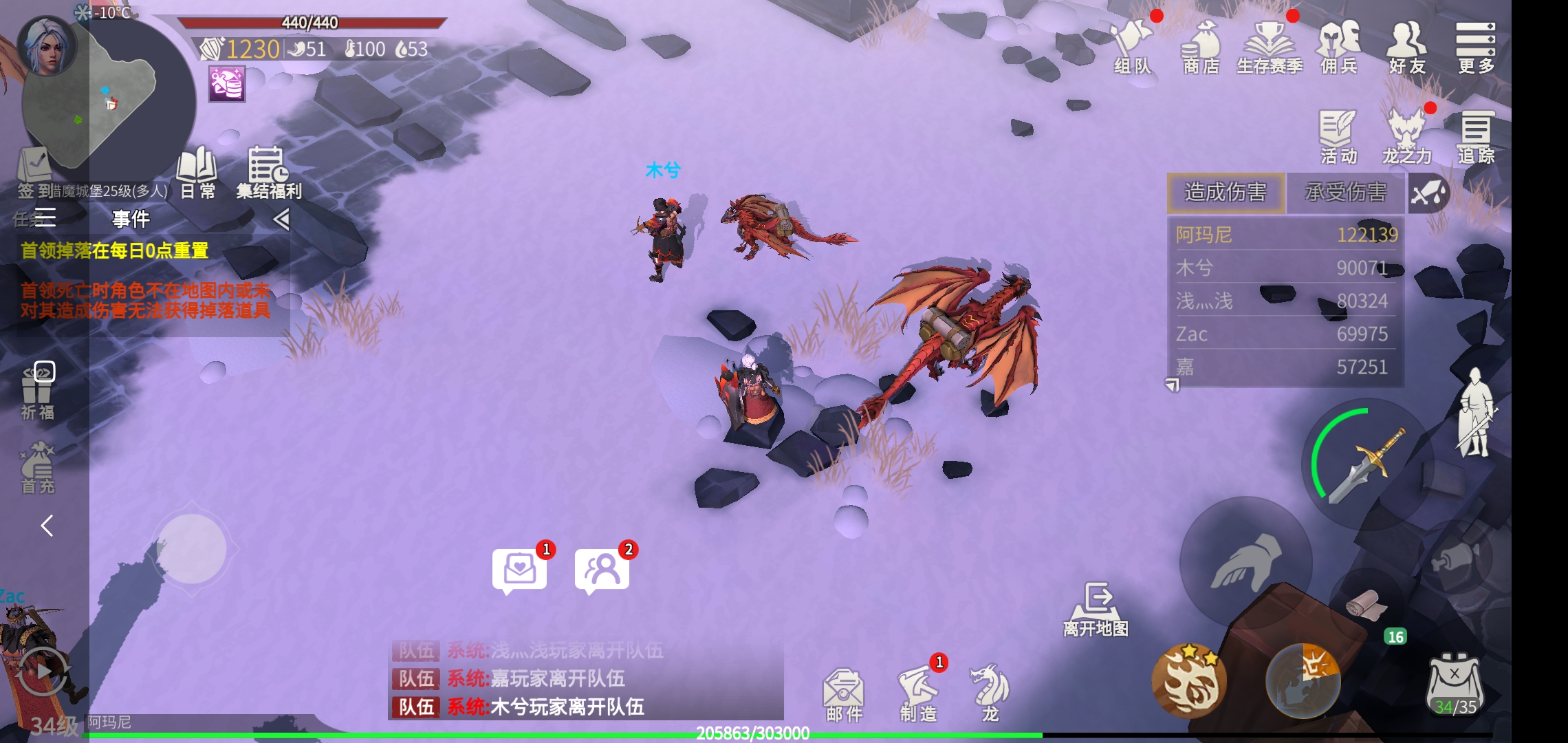Open the 商店 shop

[x=1201, y=46]
